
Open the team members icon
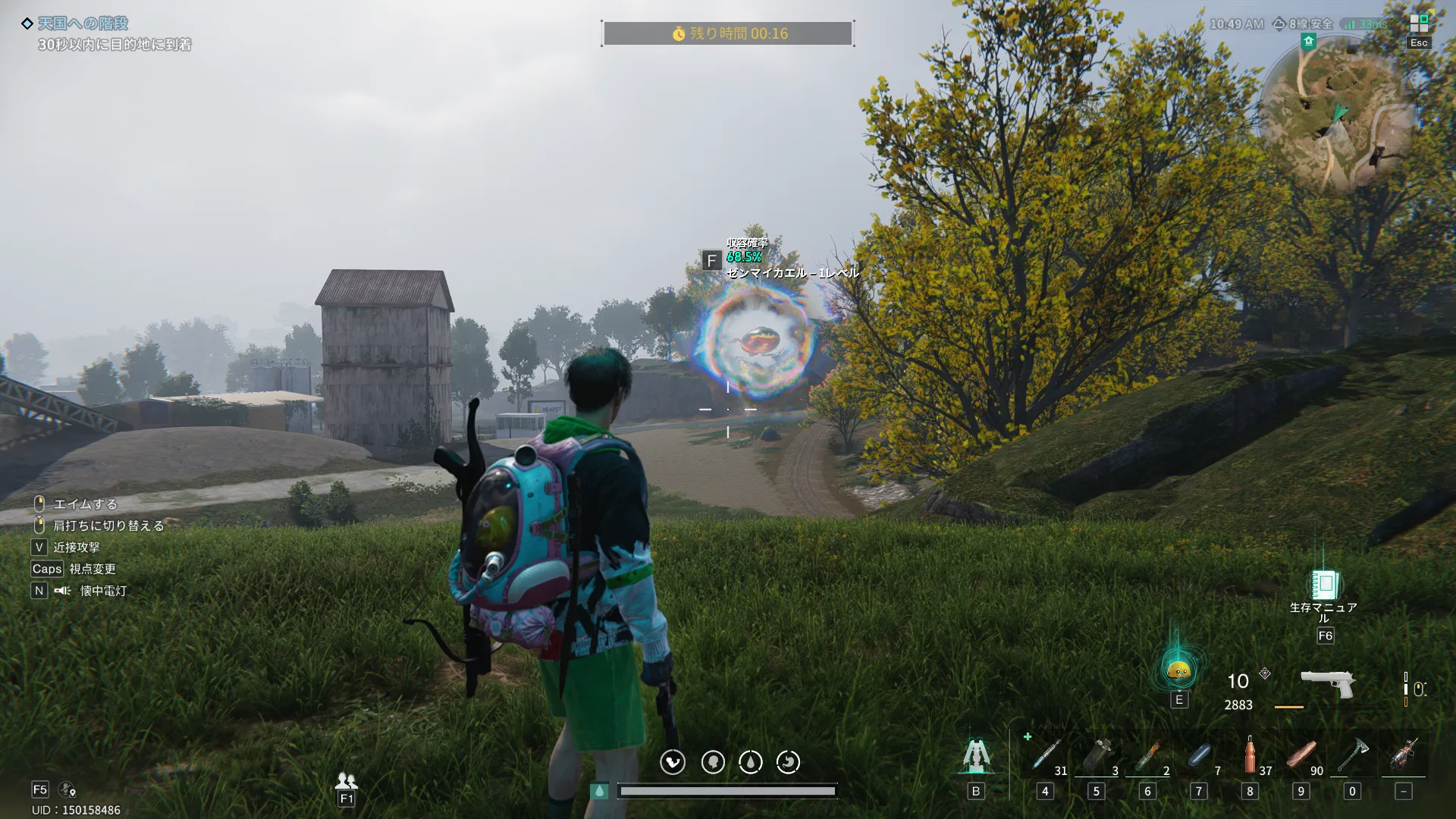[x=346, y=780]
